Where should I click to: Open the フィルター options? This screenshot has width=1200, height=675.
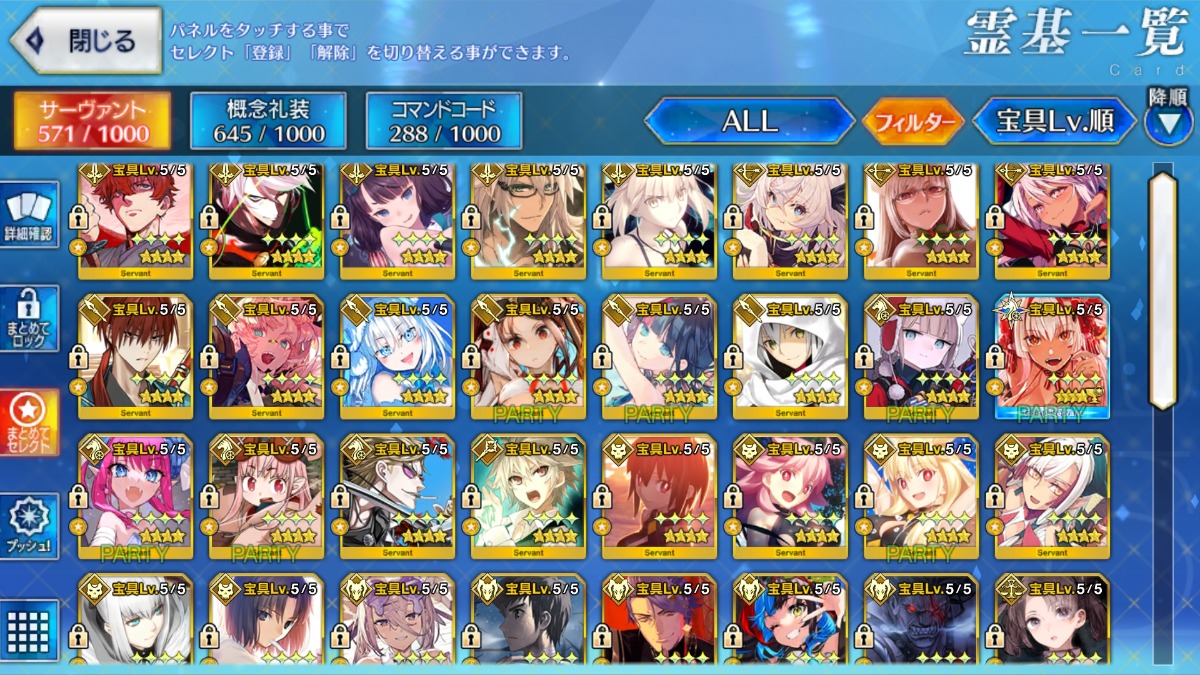pos(913,123)
